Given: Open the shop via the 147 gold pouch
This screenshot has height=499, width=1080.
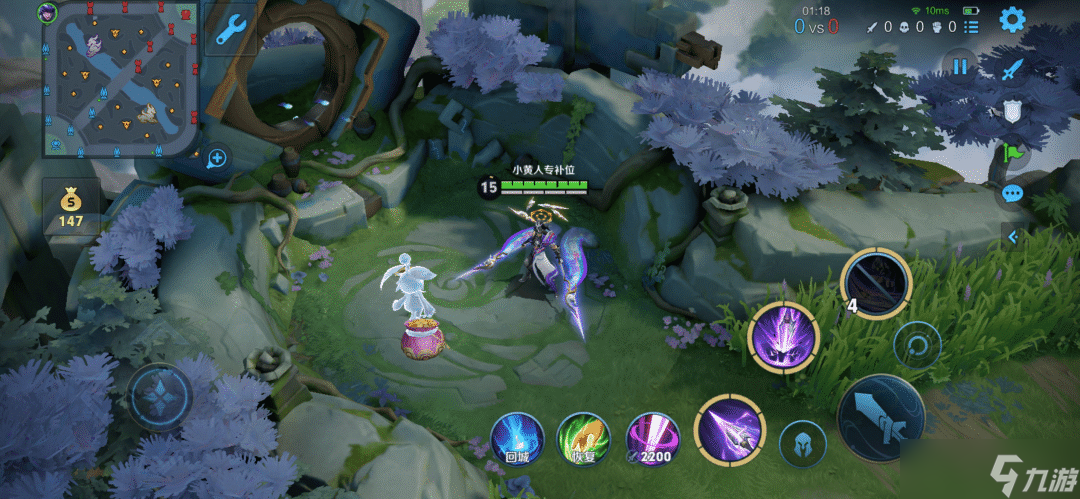Looking at the screenshot, I should tap(70, 207).
